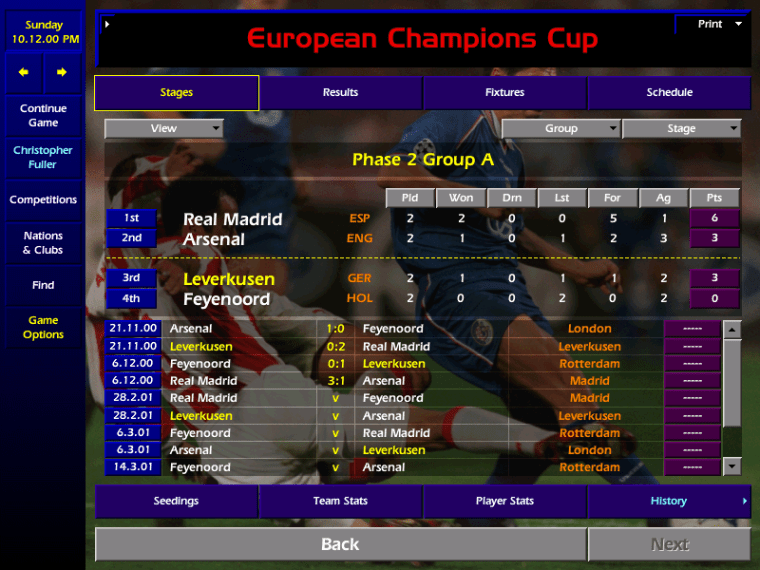The image size is (760, 570).
Task: Open the Find search option
Action: tap(43, 285)
